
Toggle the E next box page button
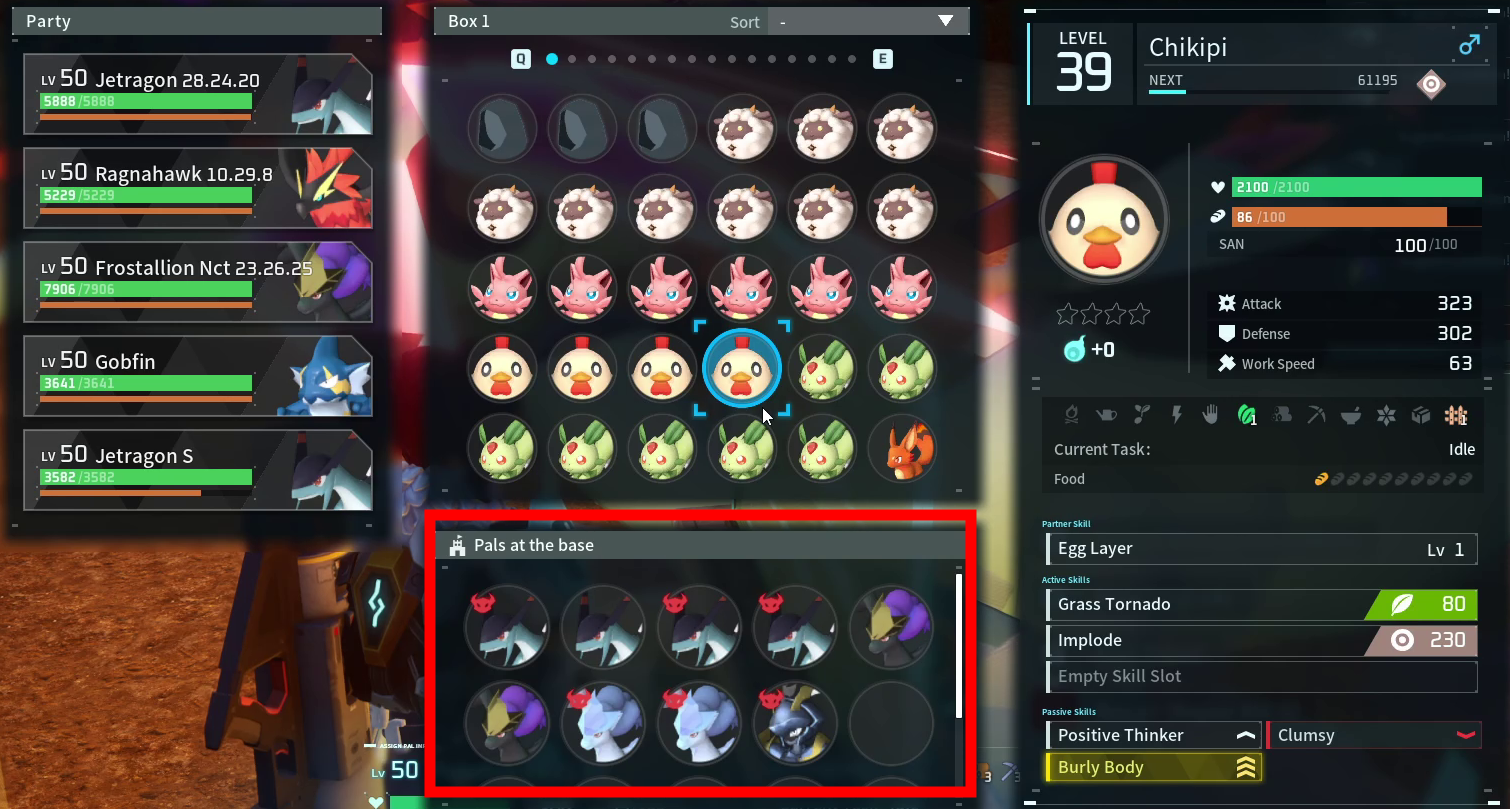pos(881,58)
